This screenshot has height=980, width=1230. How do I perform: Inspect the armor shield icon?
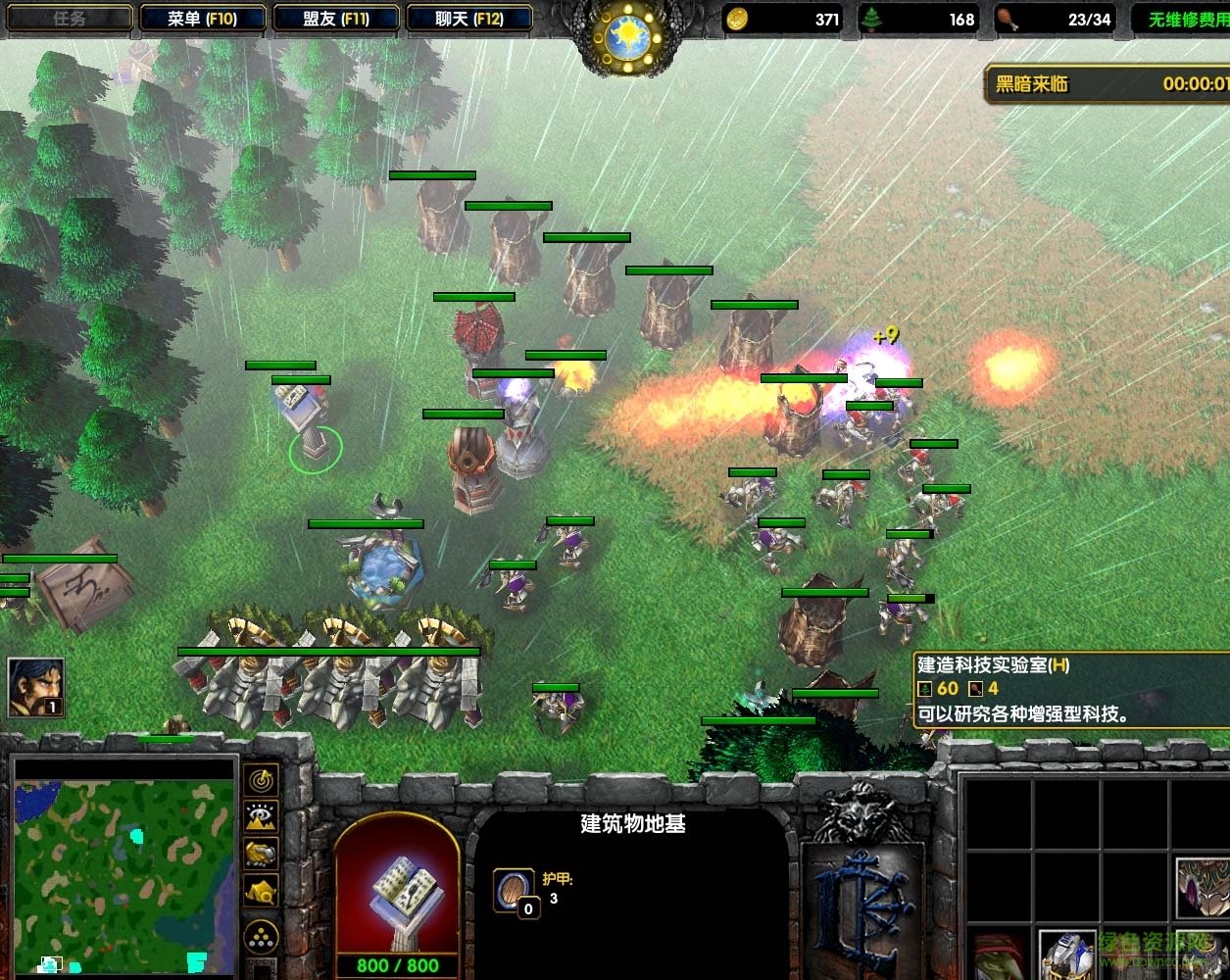tap(514, 890)
